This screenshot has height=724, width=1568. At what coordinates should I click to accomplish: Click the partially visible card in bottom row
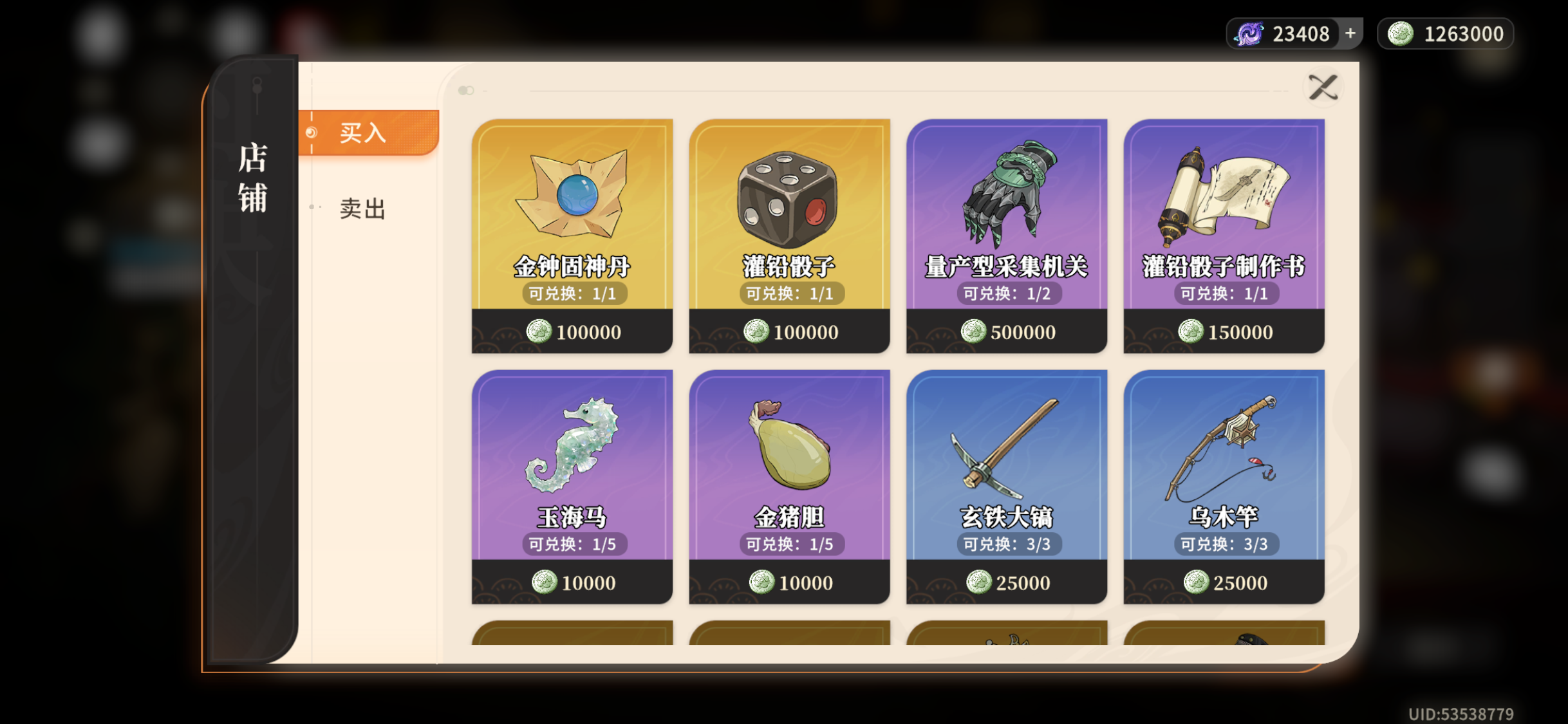pyautogui.click(x=570, y=637)
